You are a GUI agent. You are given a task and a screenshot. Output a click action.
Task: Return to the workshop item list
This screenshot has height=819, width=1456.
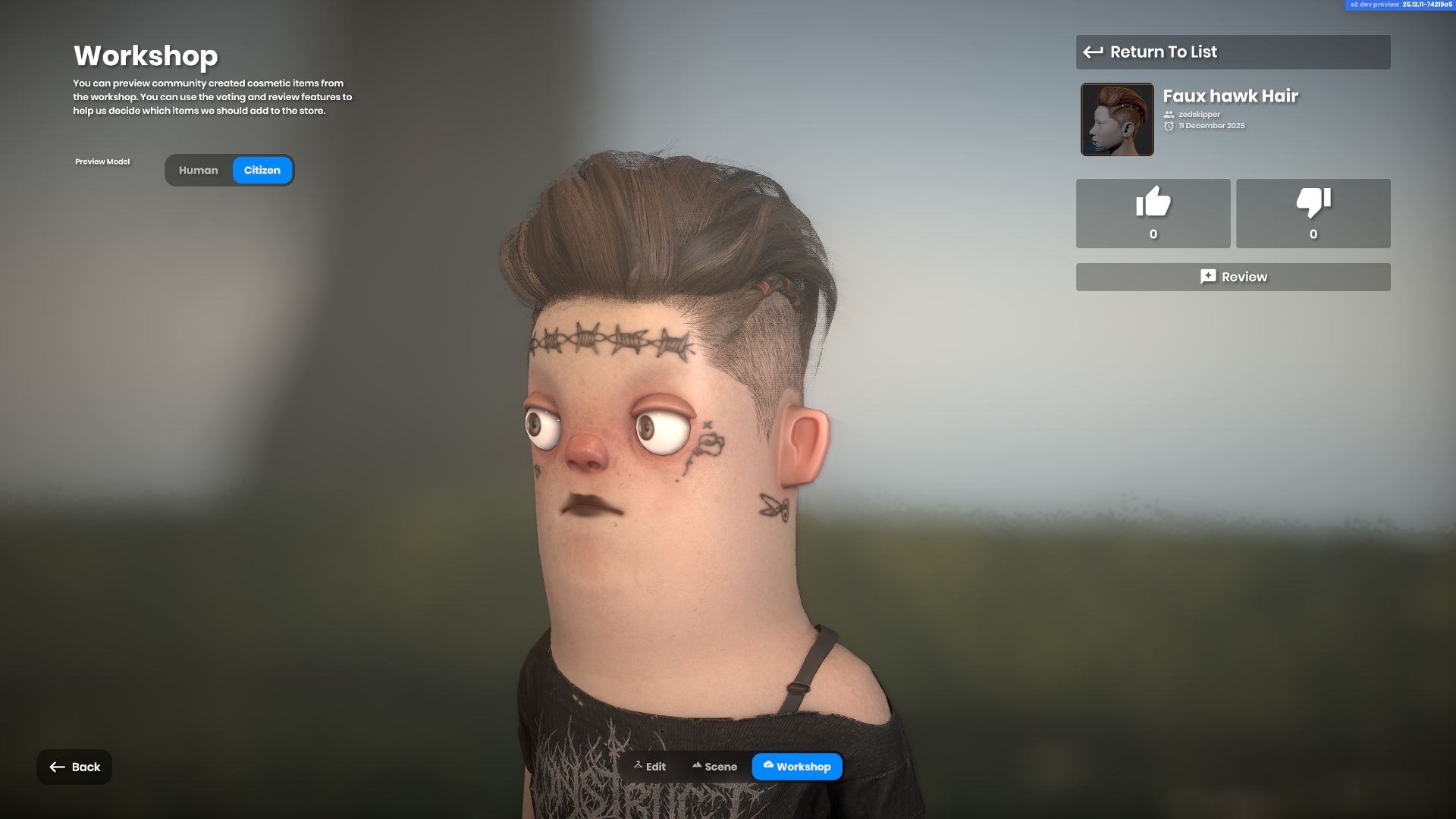[x=1232, y=52]
